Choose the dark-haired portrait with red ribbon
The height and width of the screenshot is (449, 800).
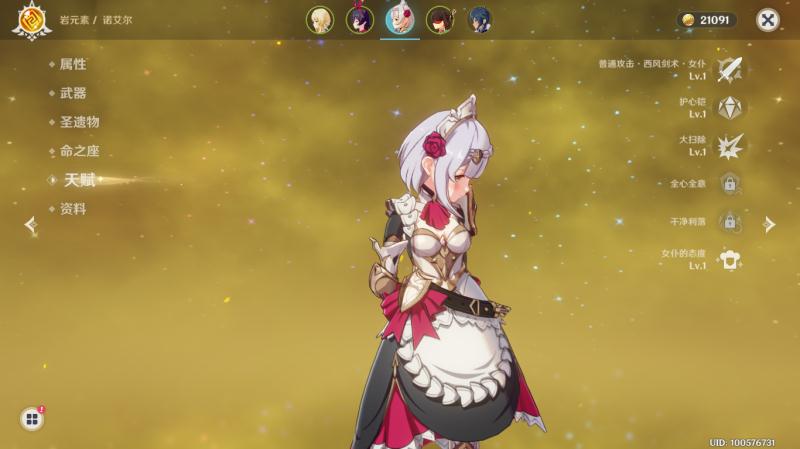359,20
